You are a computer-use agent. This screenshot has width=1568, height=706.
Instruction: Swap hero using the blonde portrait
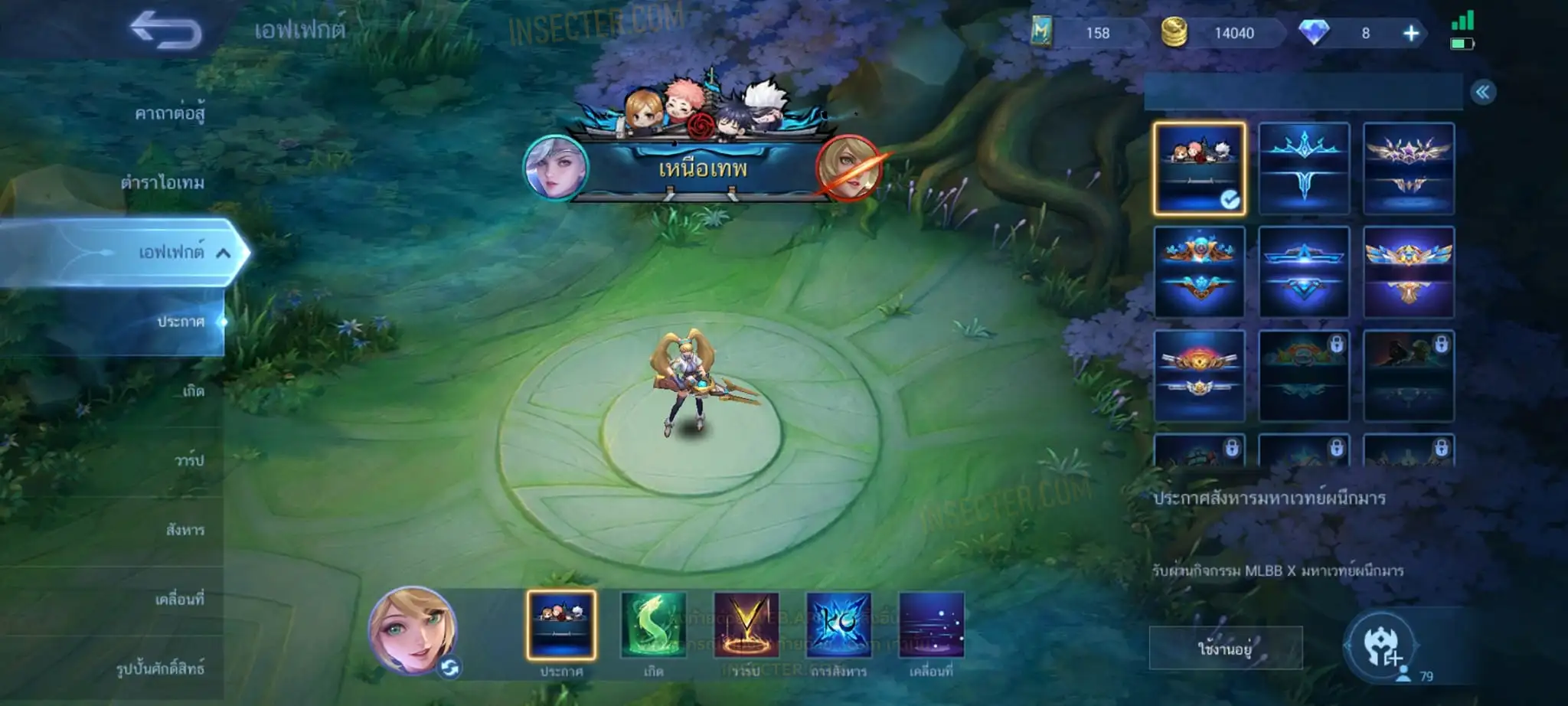pyautogui.click(x=413, y=631)
